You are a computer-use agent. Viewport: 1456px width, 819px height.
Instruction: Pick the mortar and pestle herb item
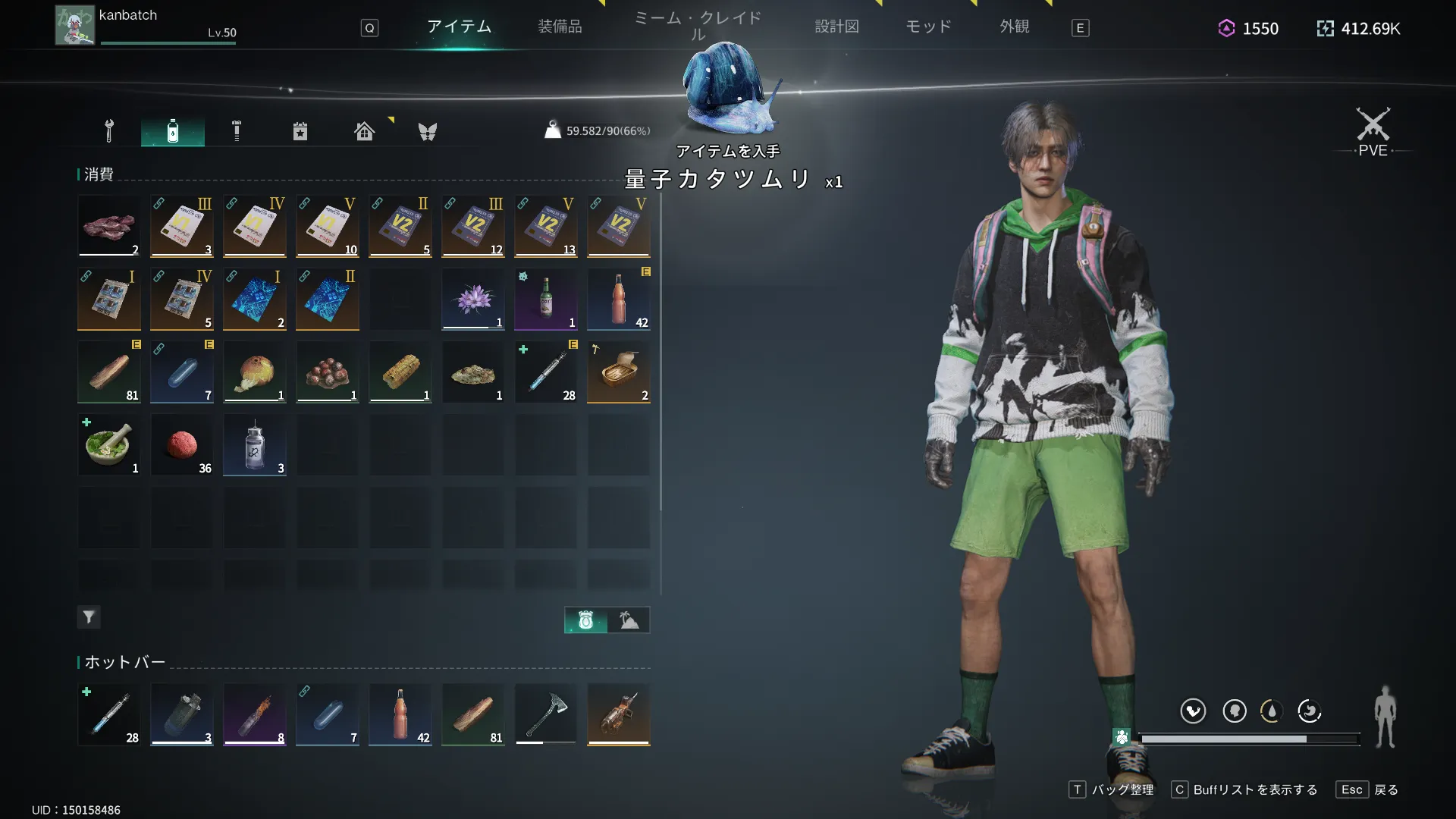pyautogui.click(x=109, y=444)
